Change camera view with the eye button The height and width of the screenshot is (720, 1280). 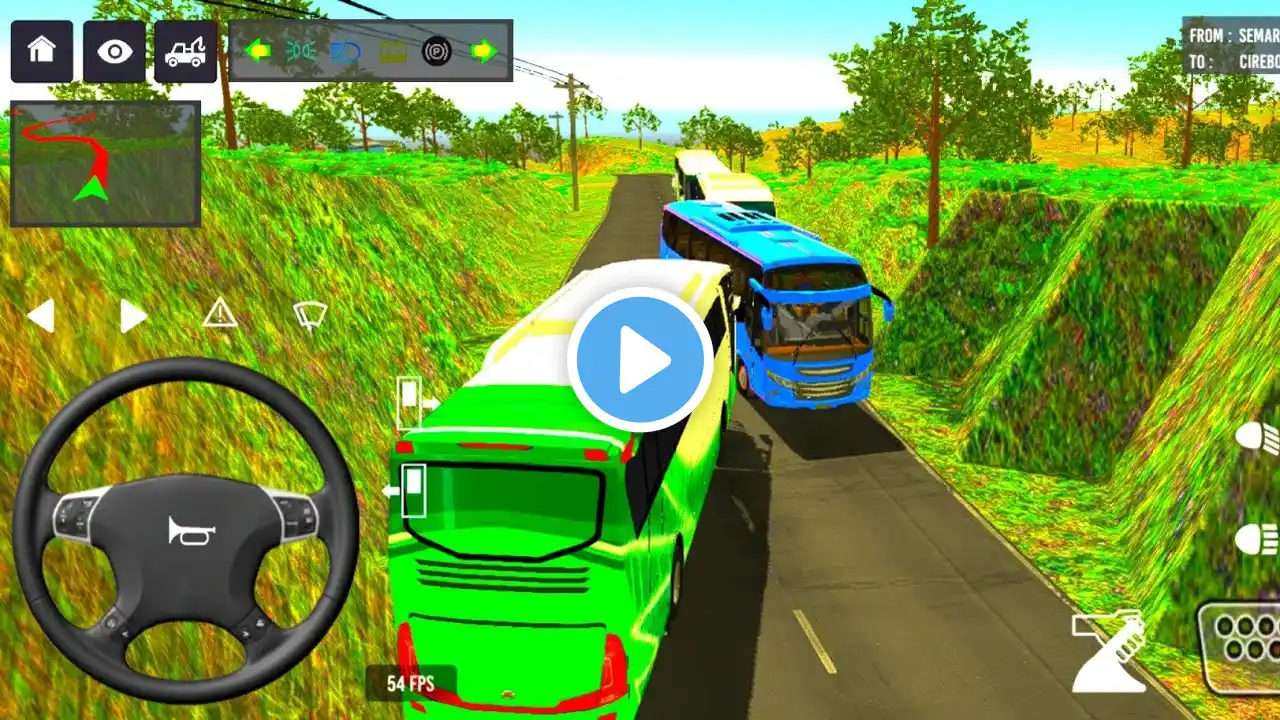[x=114, y=51]
